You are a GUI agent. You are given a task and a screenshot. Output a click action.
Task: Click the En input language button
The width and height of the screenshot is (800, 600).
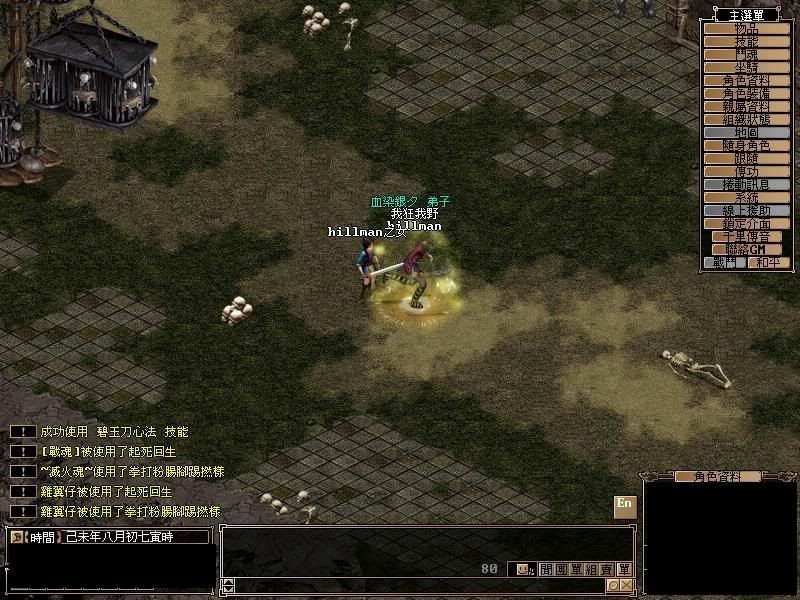(624, 504)
